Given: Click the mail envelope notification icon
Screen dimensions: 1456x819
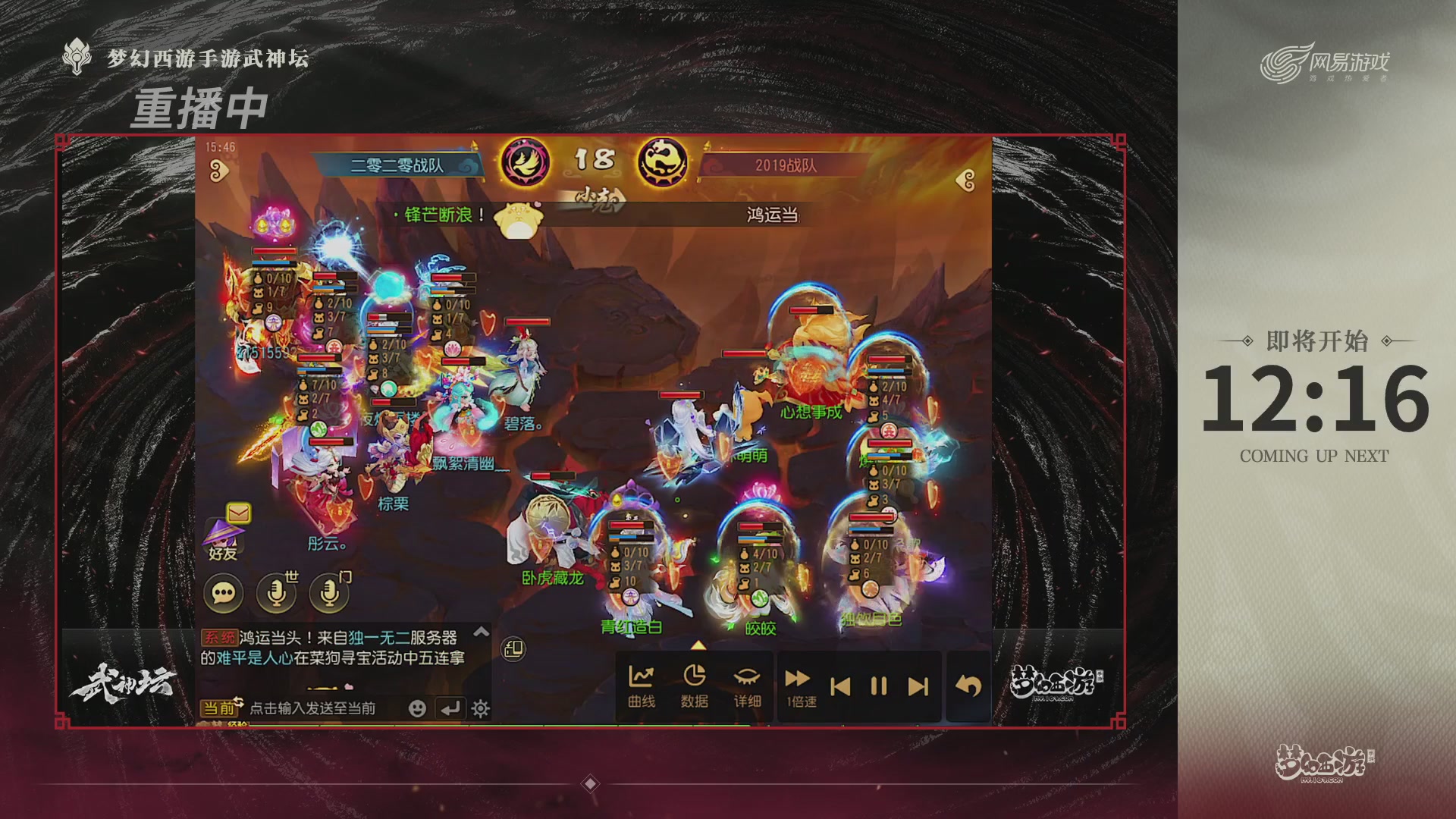Looking at the screenshot, I should pos(238,512).
